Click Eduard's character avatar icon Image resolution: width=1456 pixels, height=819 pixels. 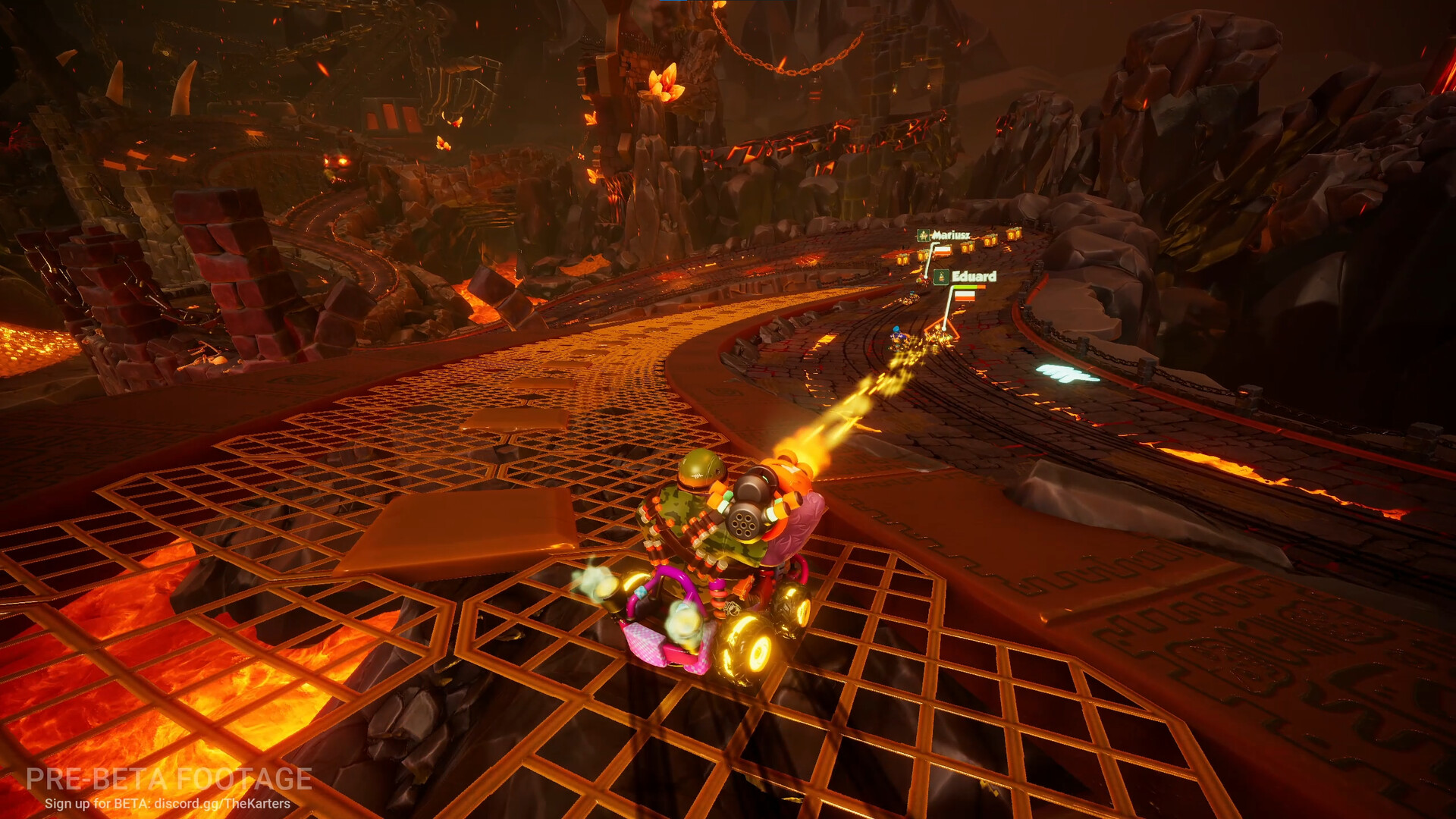(x=941, y=278)
